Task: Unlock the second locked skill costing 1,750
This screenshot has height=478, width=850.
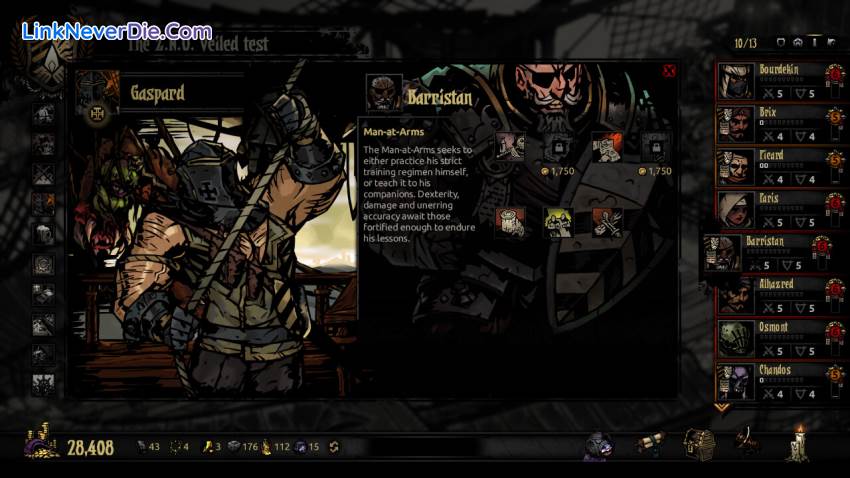Action: click(656, 147)
